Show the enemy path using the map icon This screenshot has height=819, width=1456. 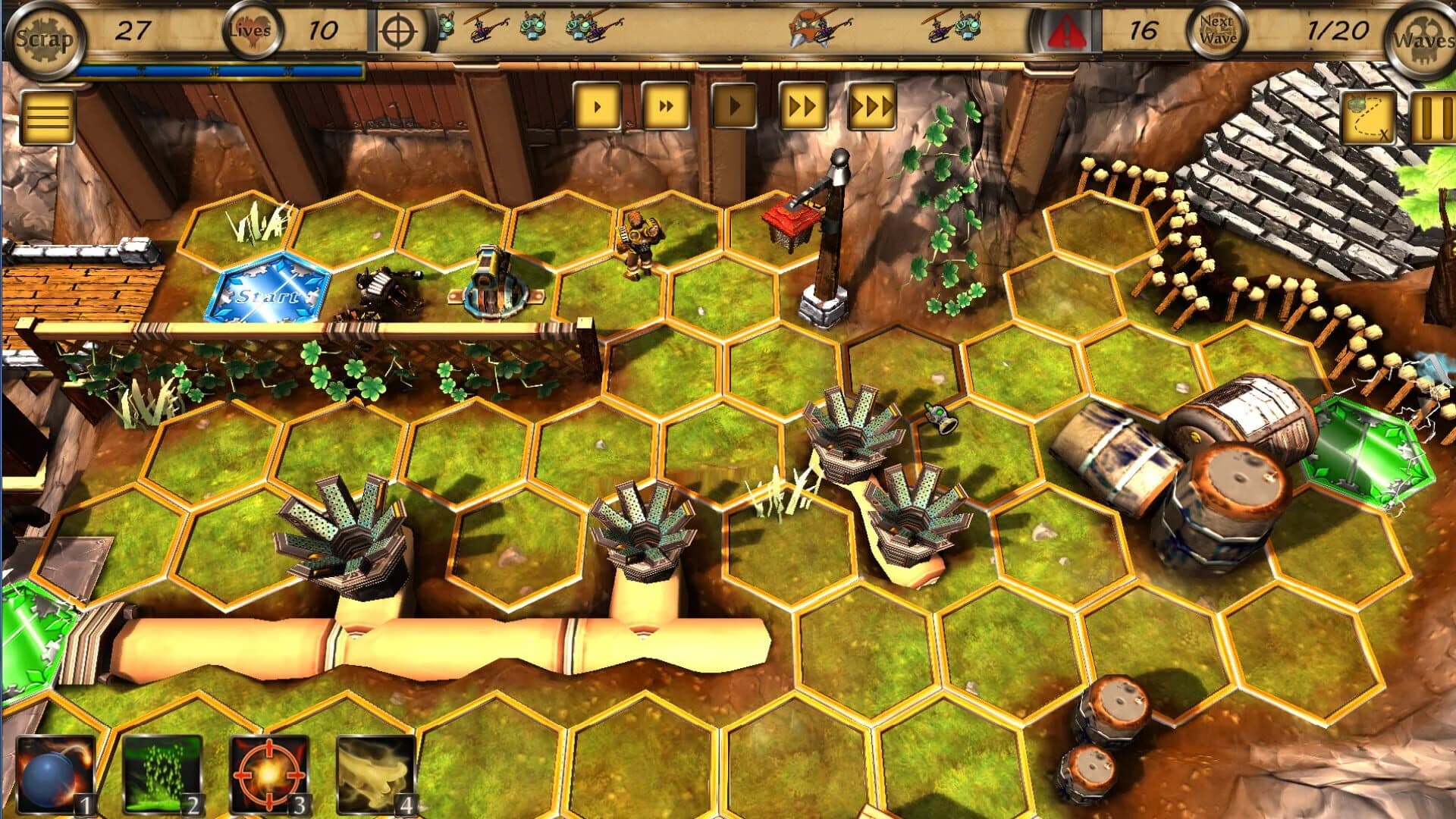coord(1367,114)
